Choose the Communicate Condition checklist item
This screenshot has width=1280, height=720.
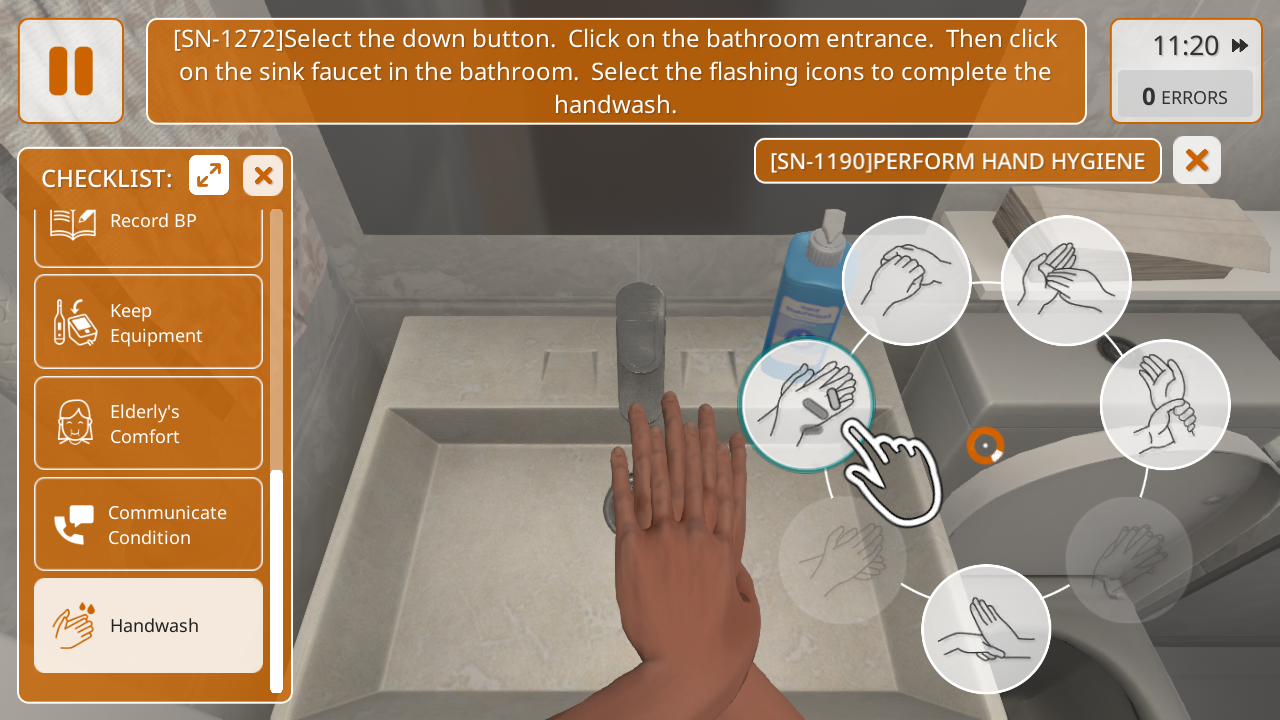148,524
